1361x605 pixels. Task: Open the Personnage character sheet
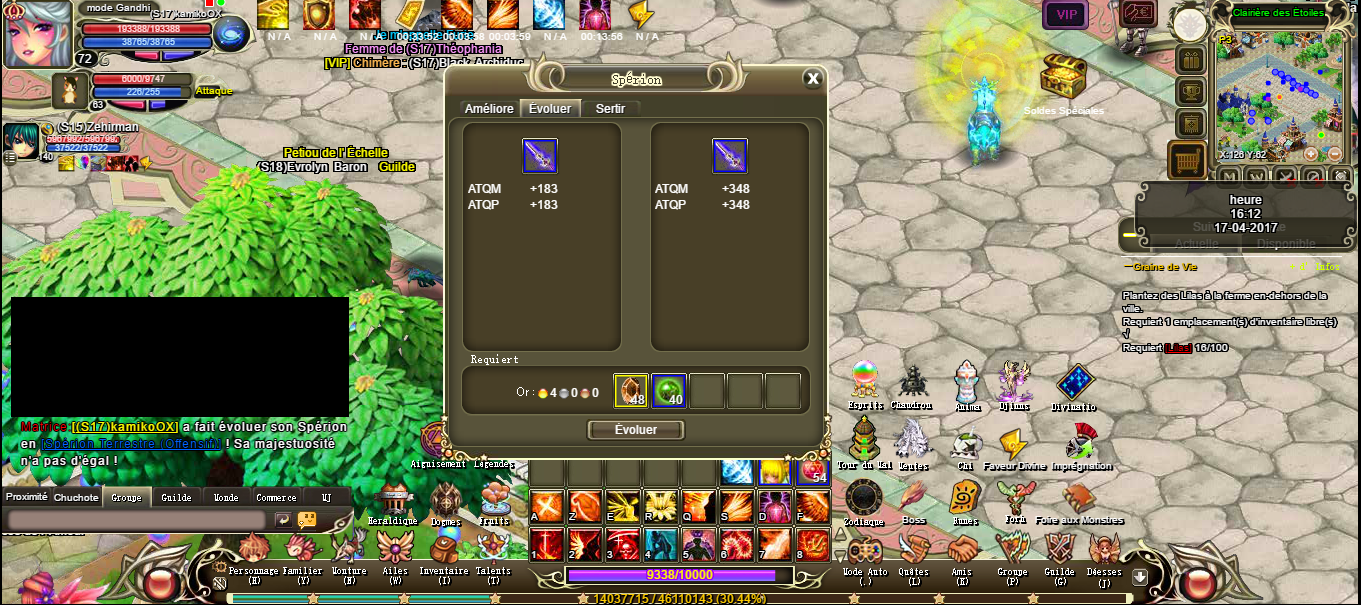254,550
